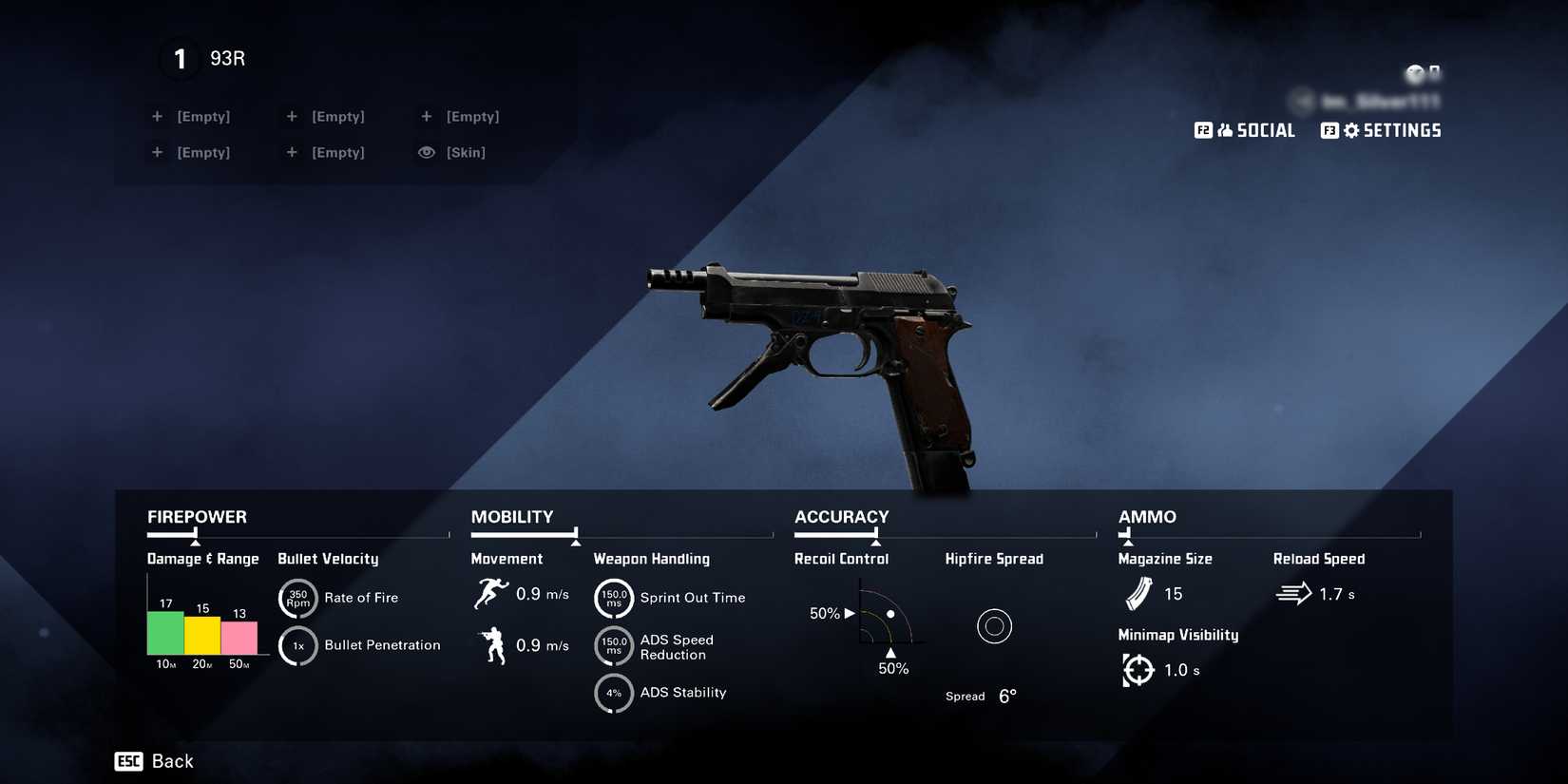Click the Minimap Visibility crosshair icon
The height and width of the screenshot is (784, 1568).
pyautogui.click(x=1137, y=670)
